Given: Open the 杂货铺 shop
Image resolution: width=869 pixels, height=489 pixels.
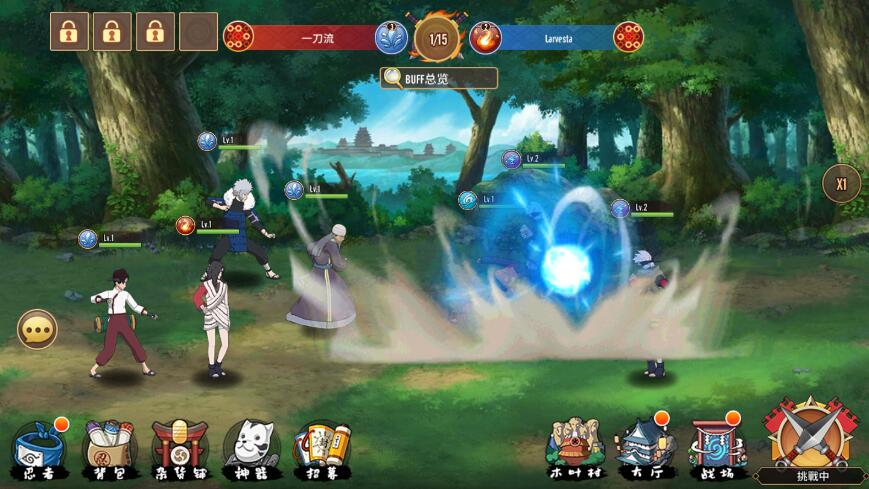Looking at the screenshot, I should (x=180, y=447).
